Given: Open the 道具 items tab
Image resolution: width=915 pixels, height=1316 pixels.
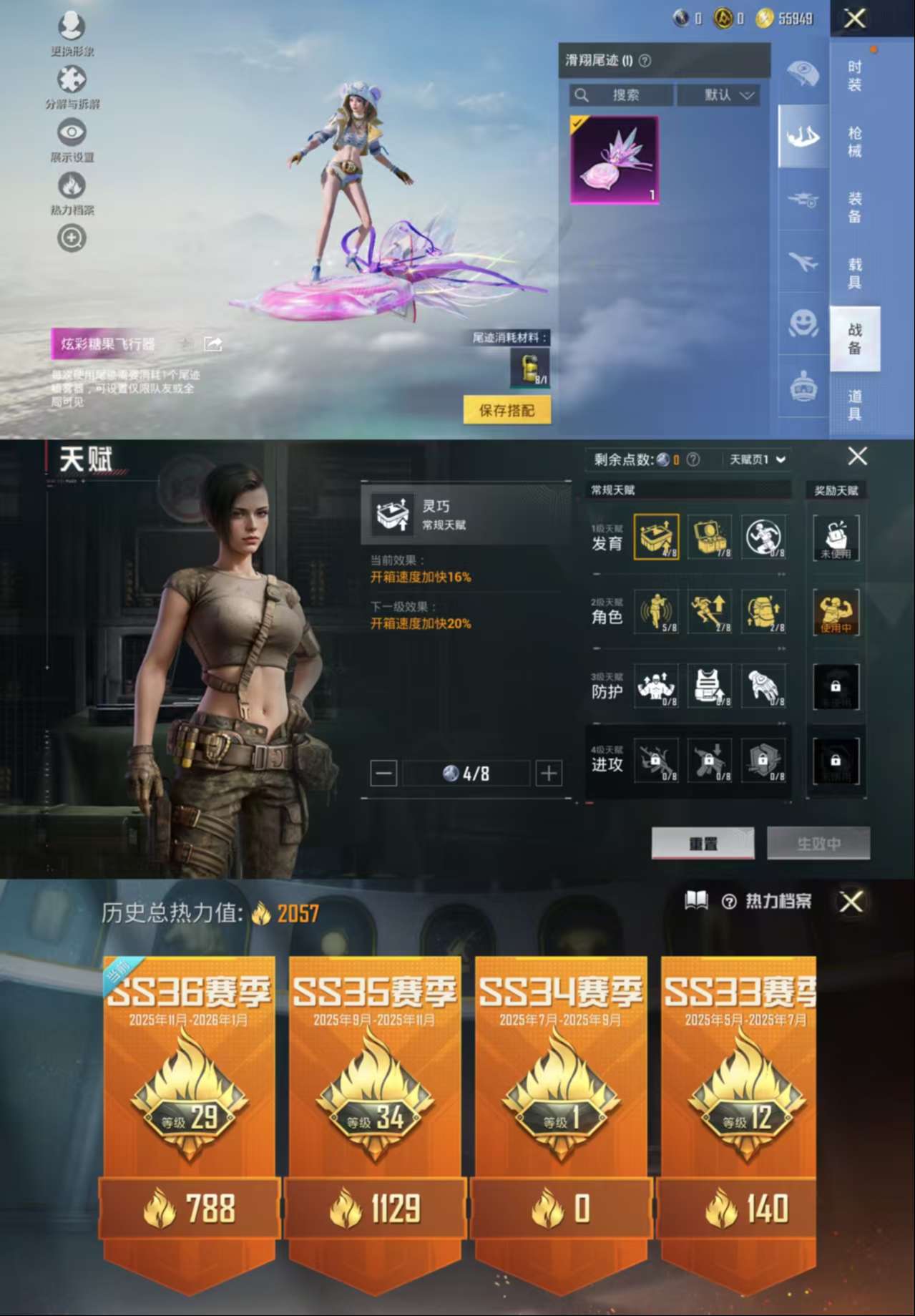Looking at the screenshot, I should point(854,404).
